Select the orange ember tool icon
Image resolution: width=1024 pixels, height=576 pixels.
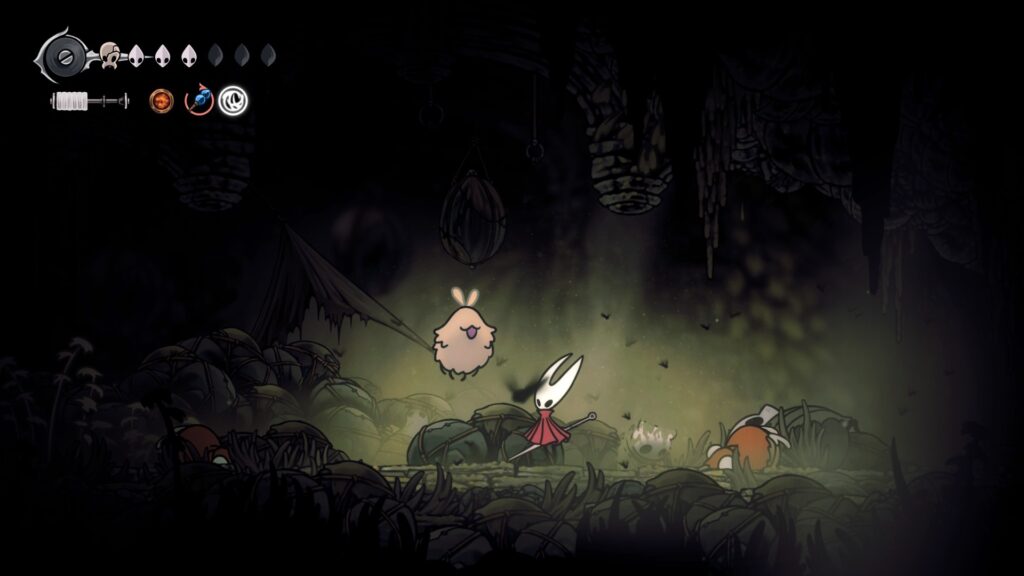coord(161,100)
